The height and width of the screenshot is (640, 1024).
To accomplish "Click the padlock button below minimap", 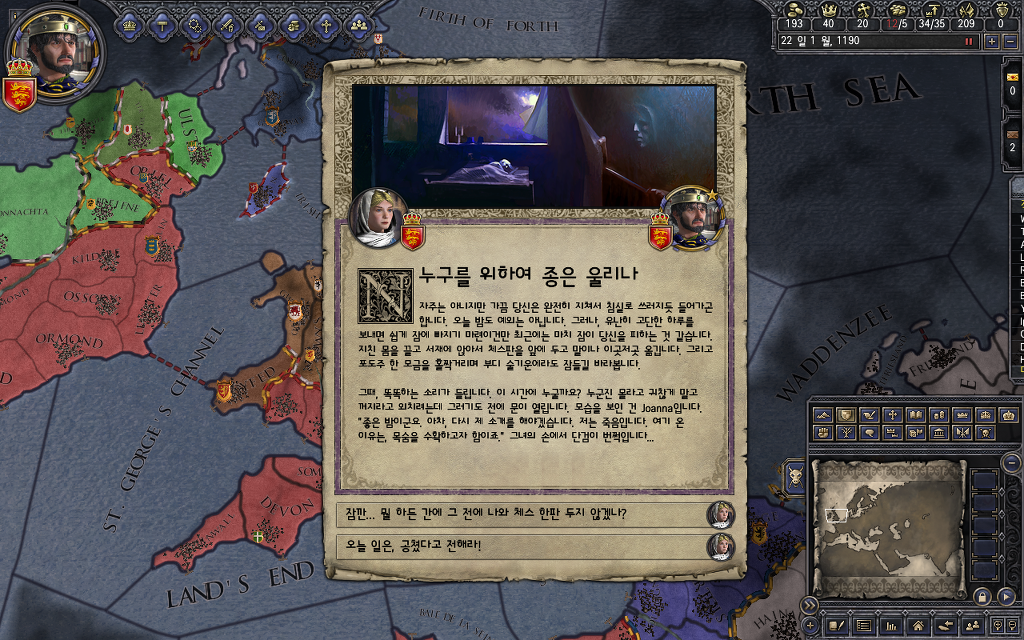I will click(984, 596).
